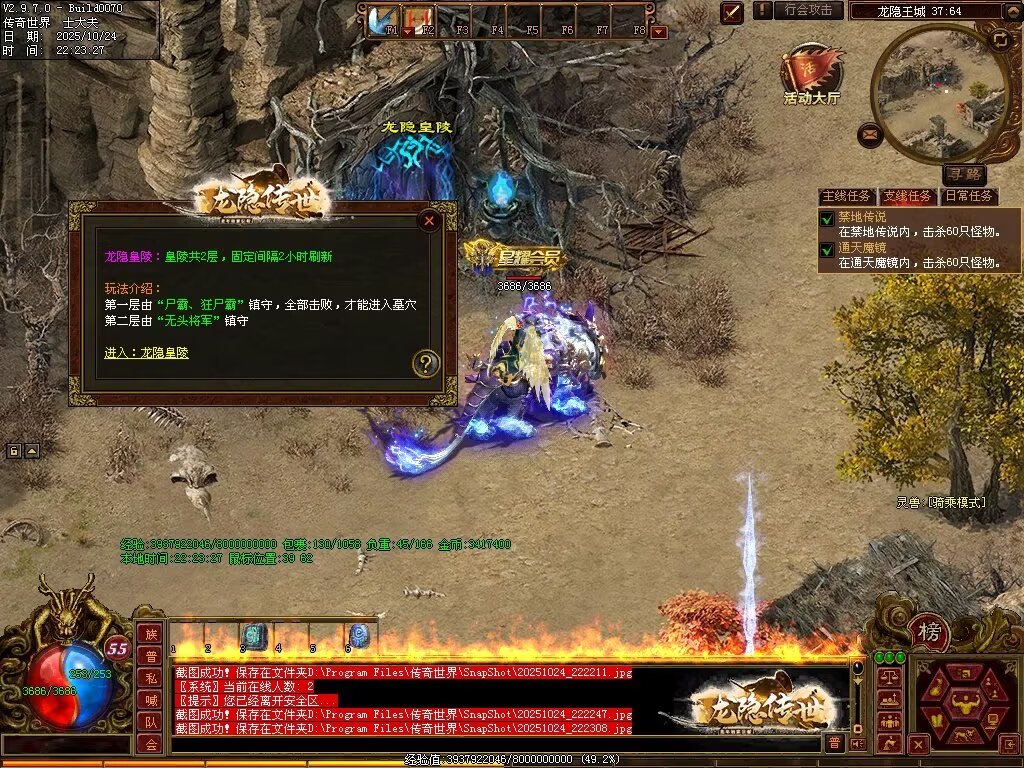Open the 榜 ranking button
Screen dimensions: 1024x768
coord(929,631)
